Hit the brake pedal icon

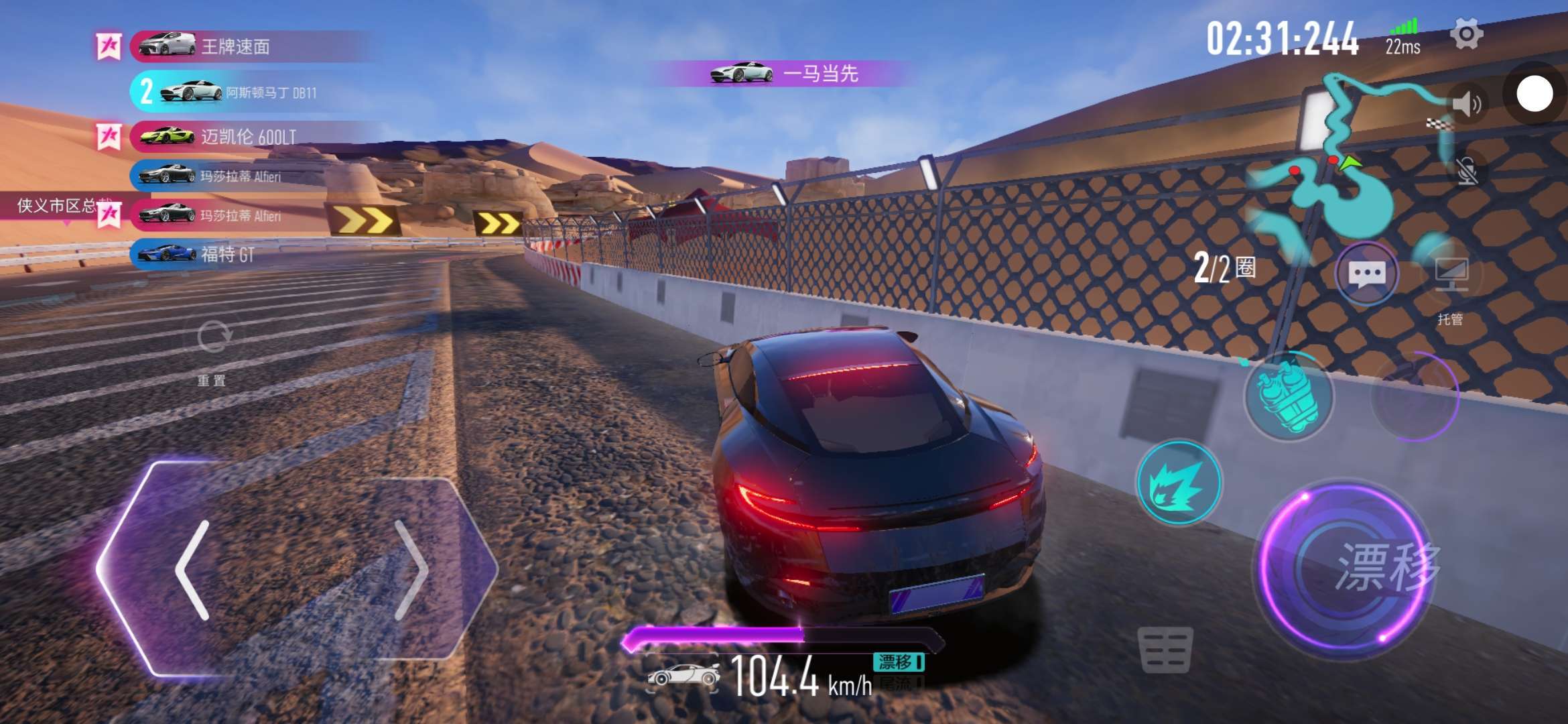click(x=1165, y=650)
